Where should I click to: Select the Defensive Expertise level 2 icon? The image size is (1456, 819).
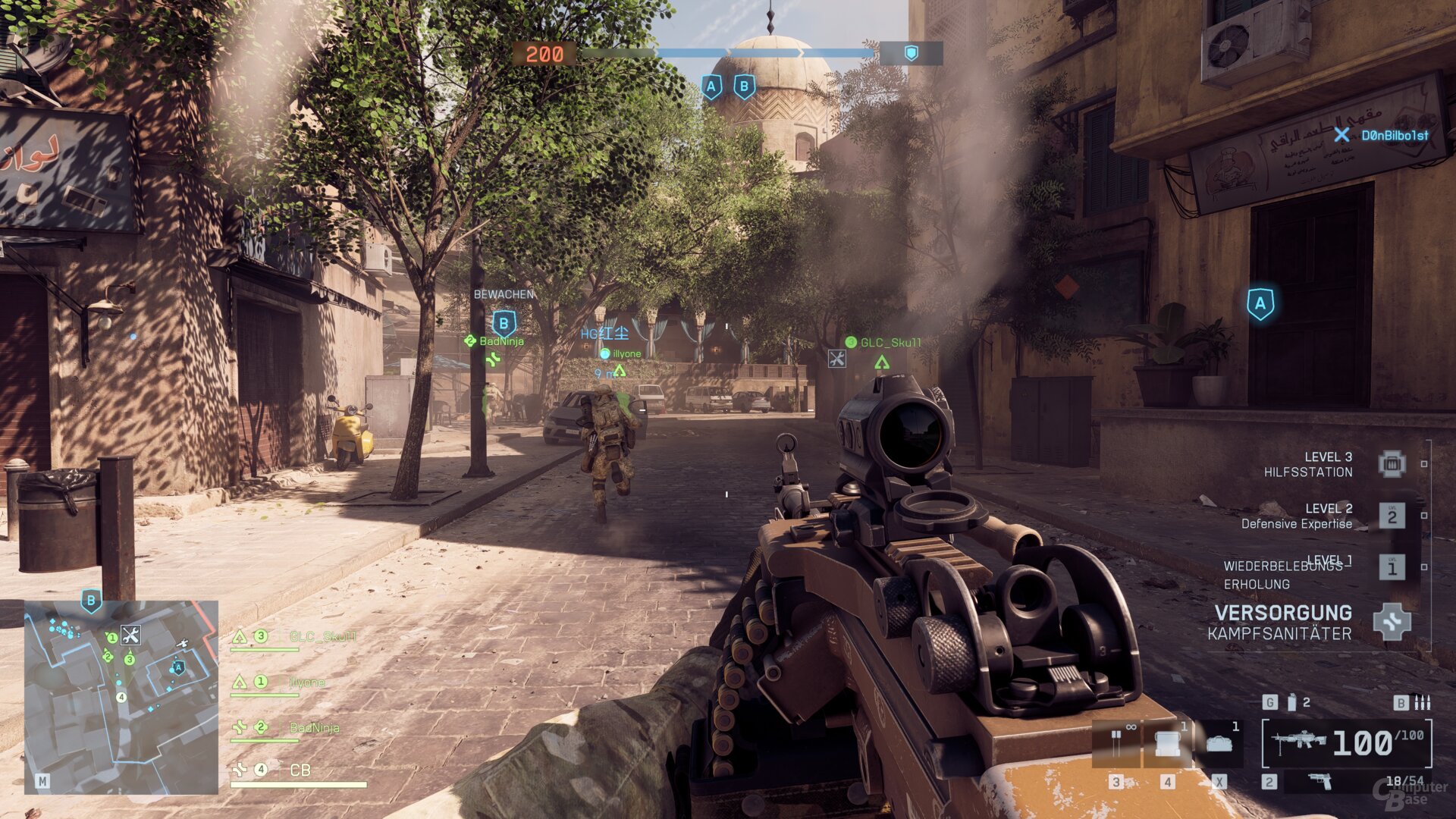[x=1392, y=516]
